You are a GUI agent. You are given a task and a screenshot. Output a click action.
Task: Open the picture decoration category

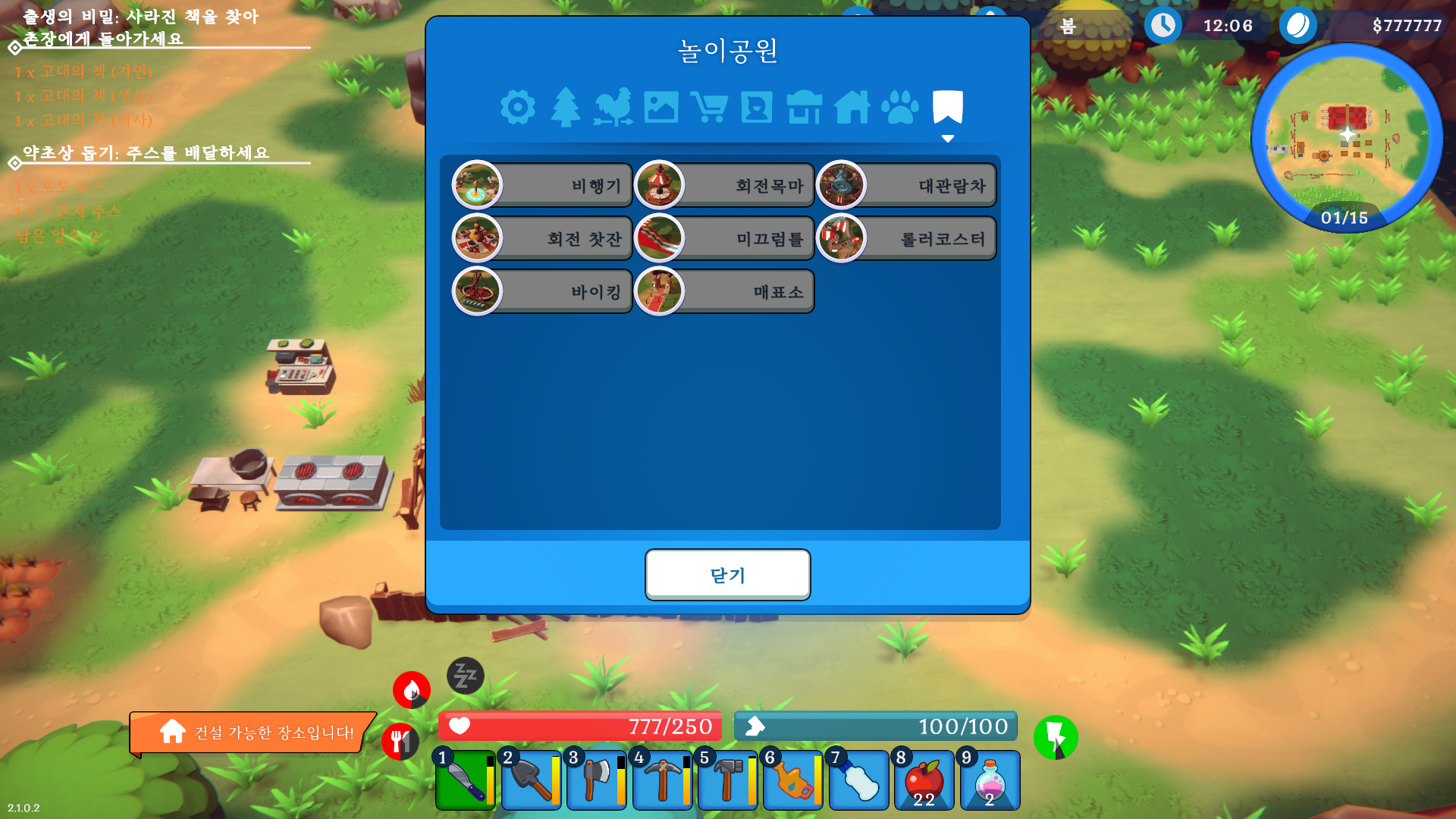(x=661, y=108)
